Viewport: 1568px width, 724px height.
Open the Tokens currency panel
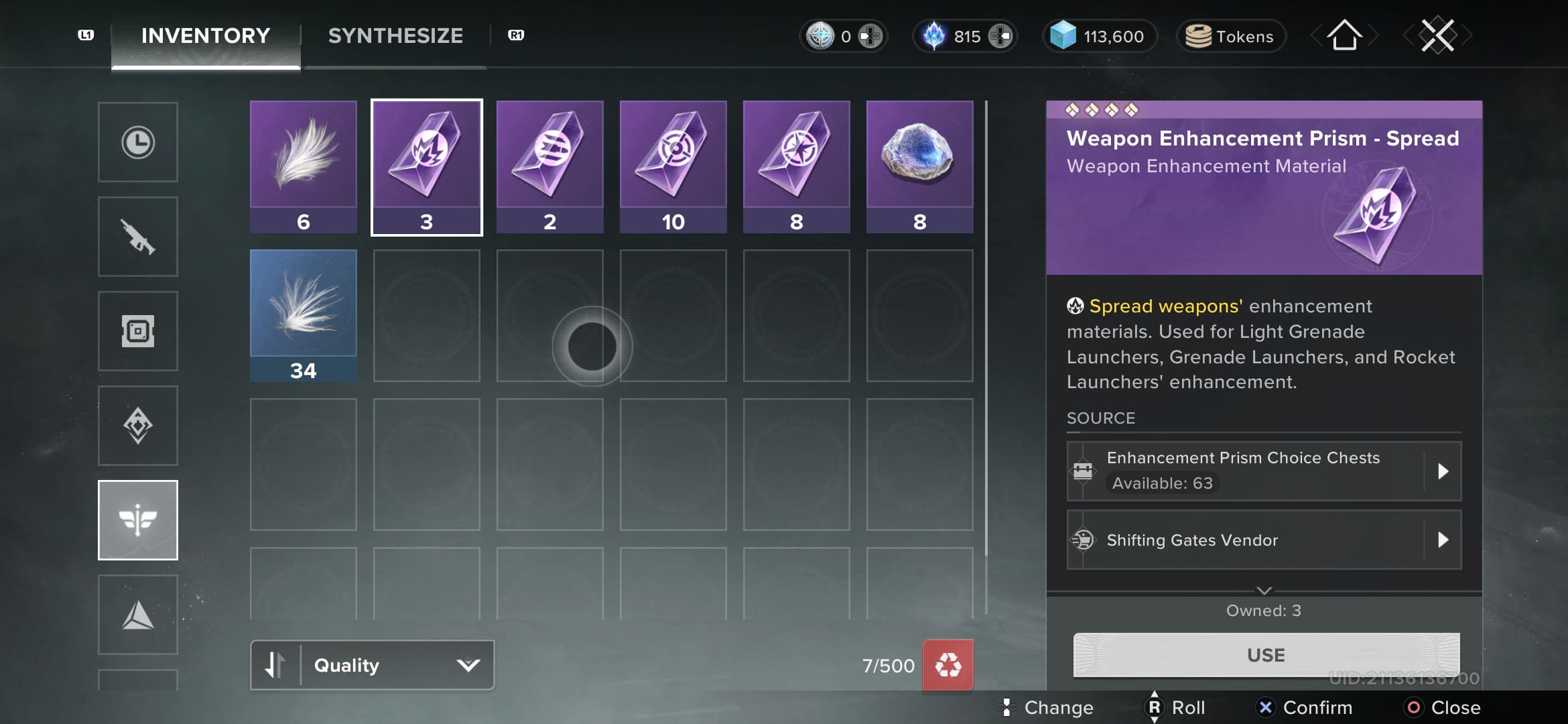point(1230,36)
